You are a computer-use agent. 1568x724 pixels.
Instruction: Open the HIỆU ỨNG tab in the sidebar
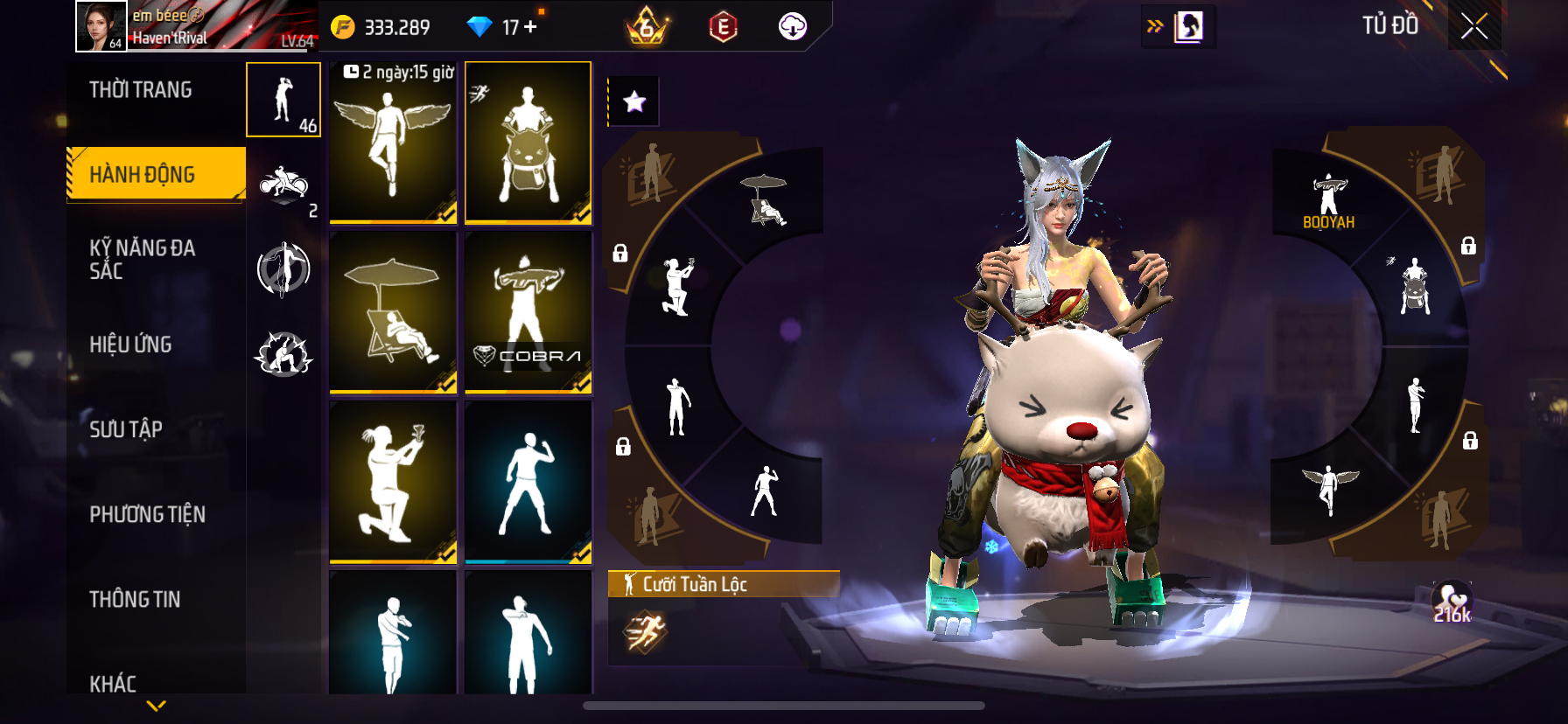point(129,345)
